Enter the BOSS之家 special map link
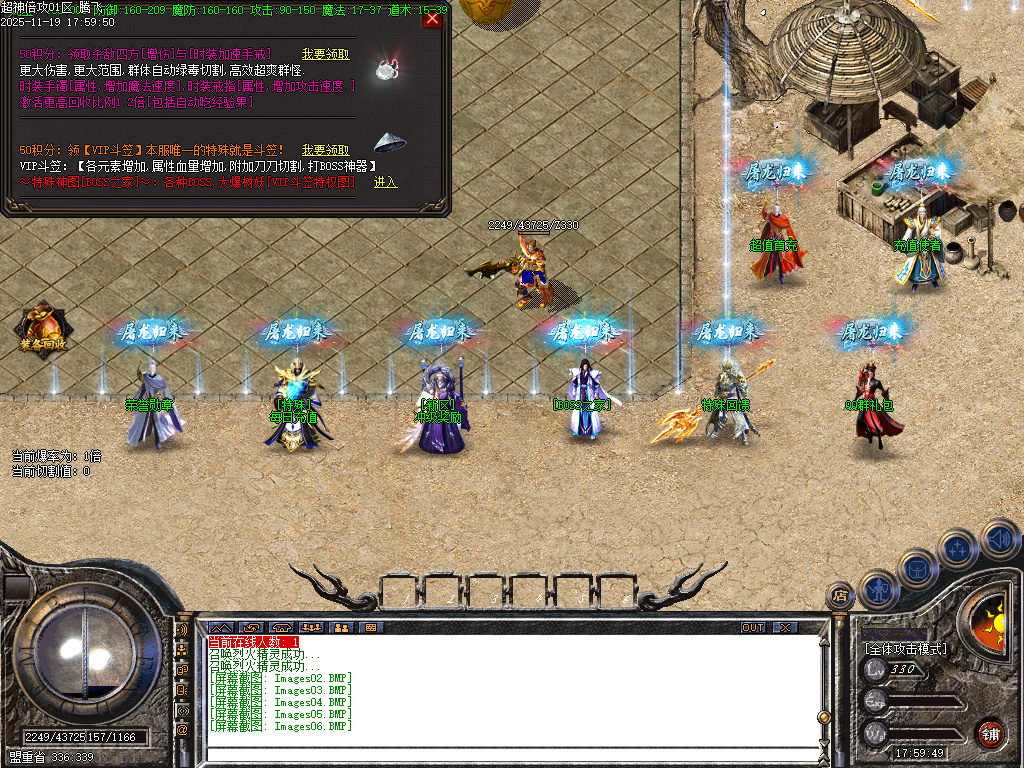 tap(385, 182)
